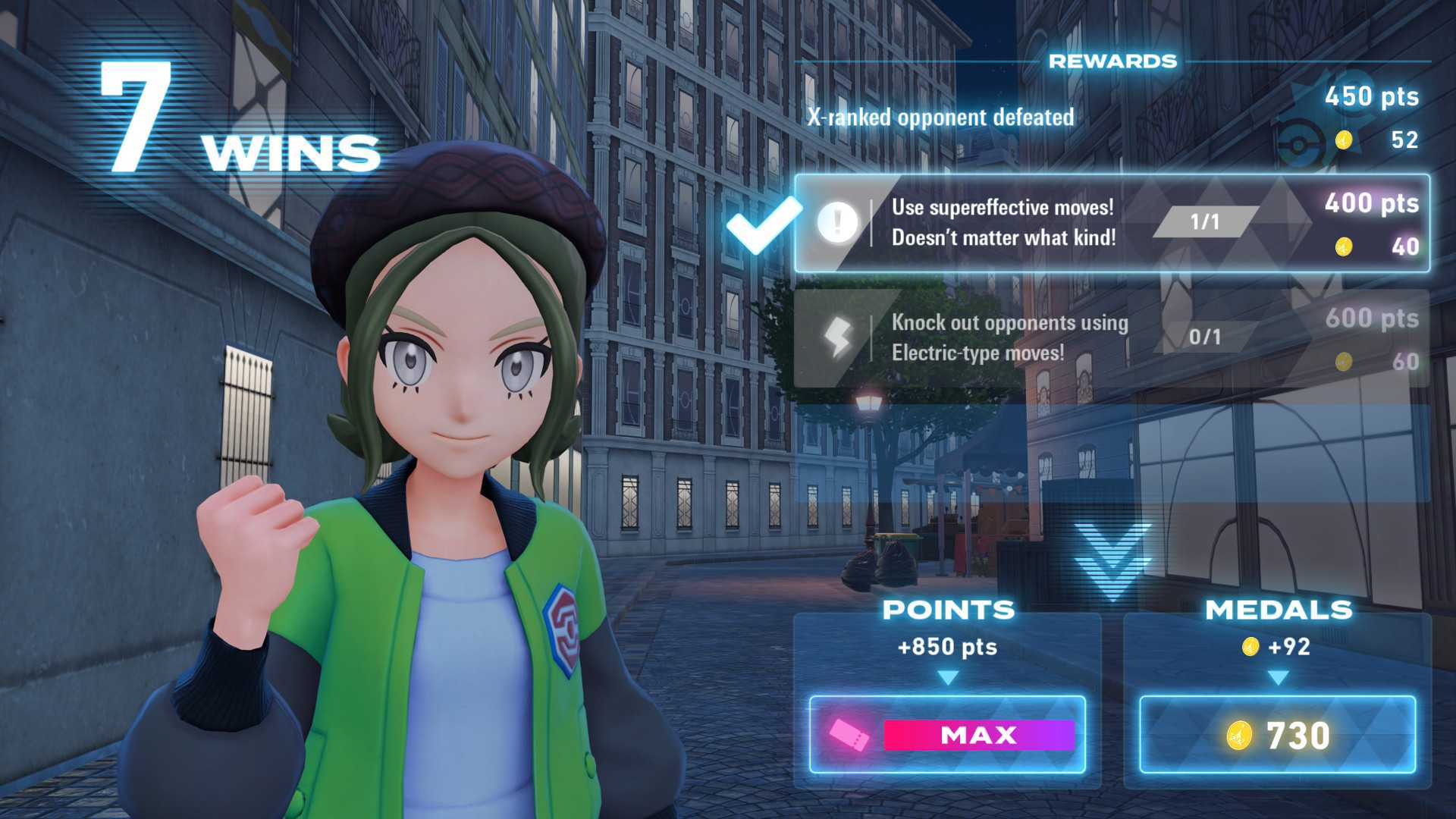The height and width of the screenshot is (819, 1456).
Task: Select the Electric-type knock out bonus card
Action: (1112, 338)
